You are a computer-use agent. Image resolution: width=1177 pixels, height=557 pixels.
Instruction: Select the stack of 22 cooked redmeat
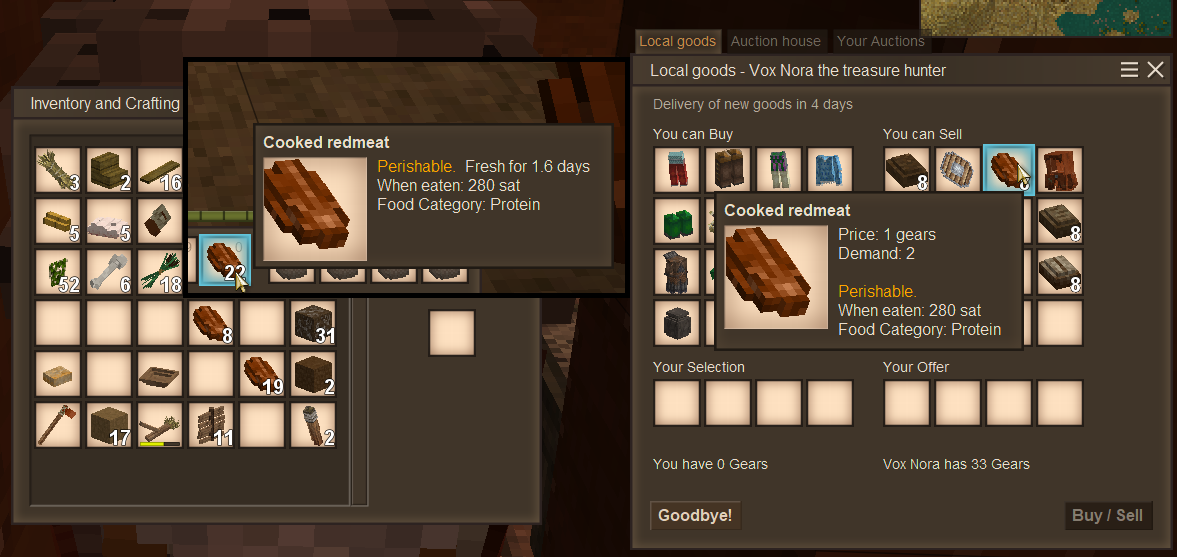click(224, 260)
